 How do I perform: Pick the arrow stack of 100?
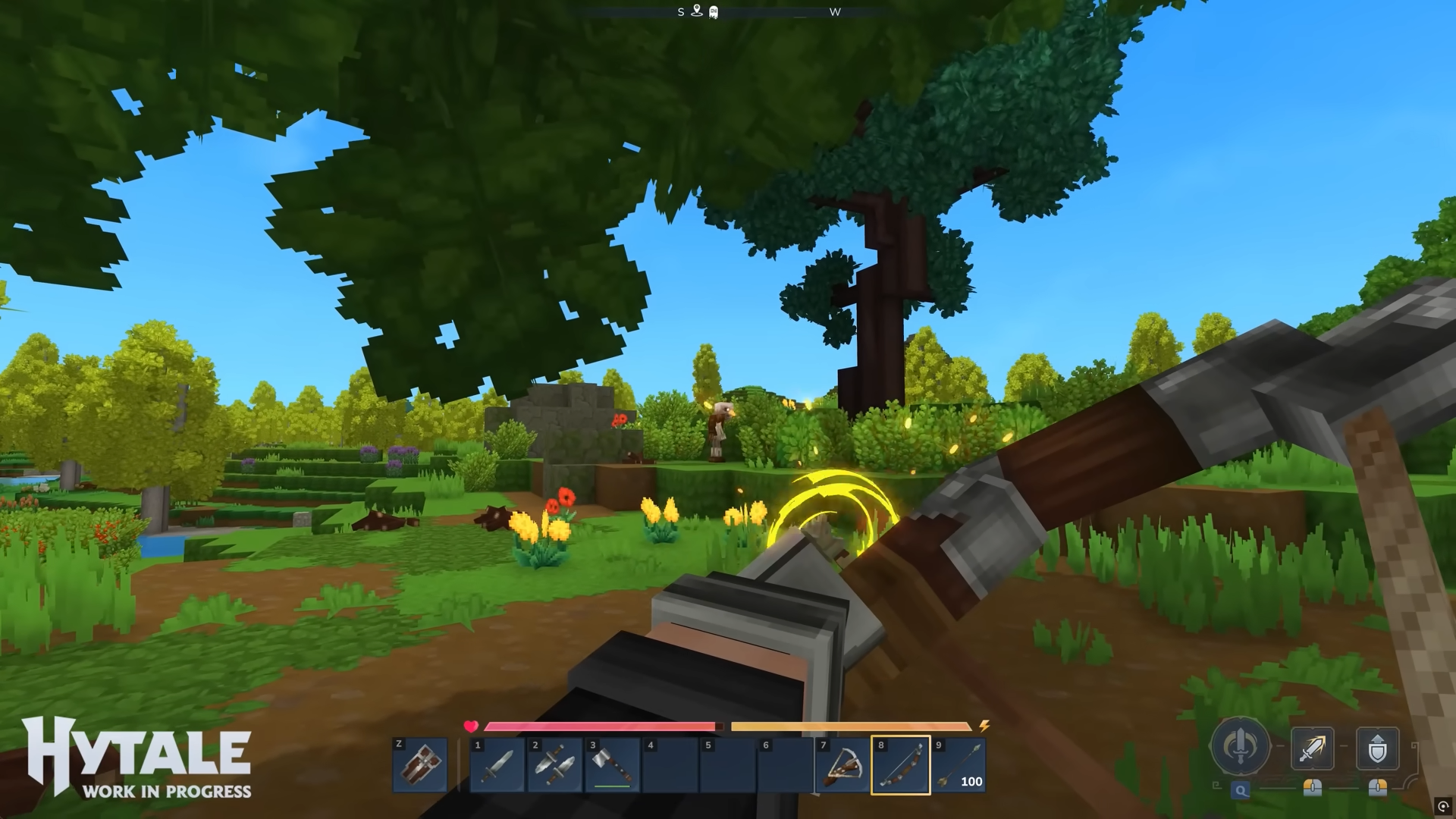[x=959, y=765]
